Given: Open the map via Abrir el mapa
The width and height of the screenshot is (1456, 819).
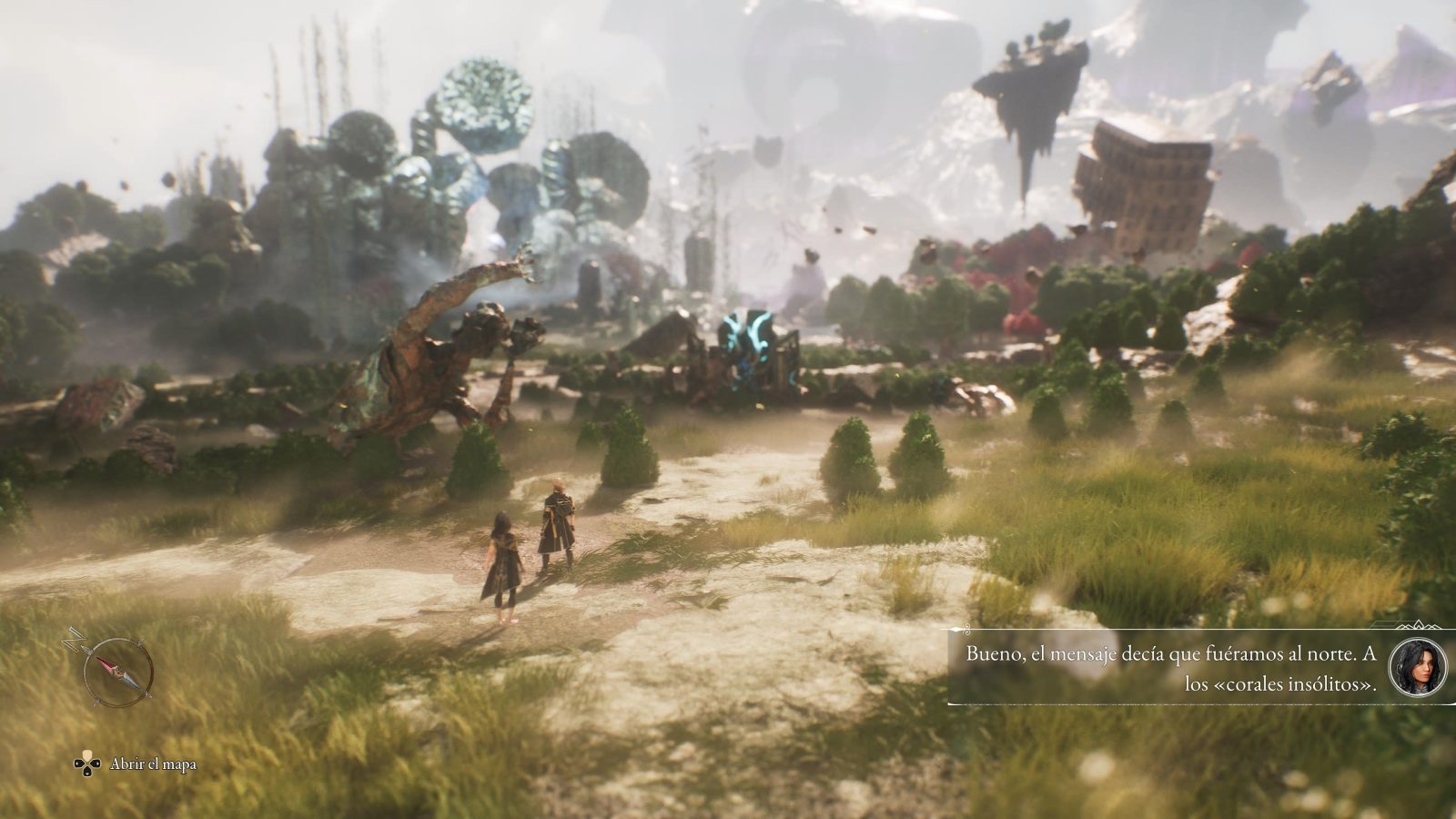Looking at the screenshot, I should 136,764.
